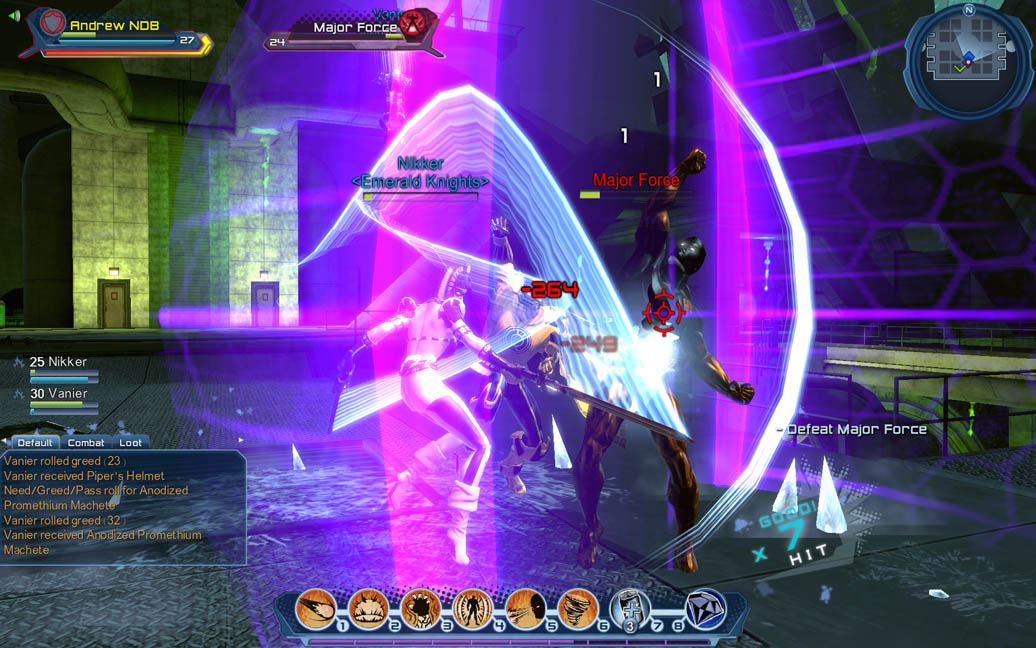
Task: Click the chat log message window
Action: coord(122,506)
